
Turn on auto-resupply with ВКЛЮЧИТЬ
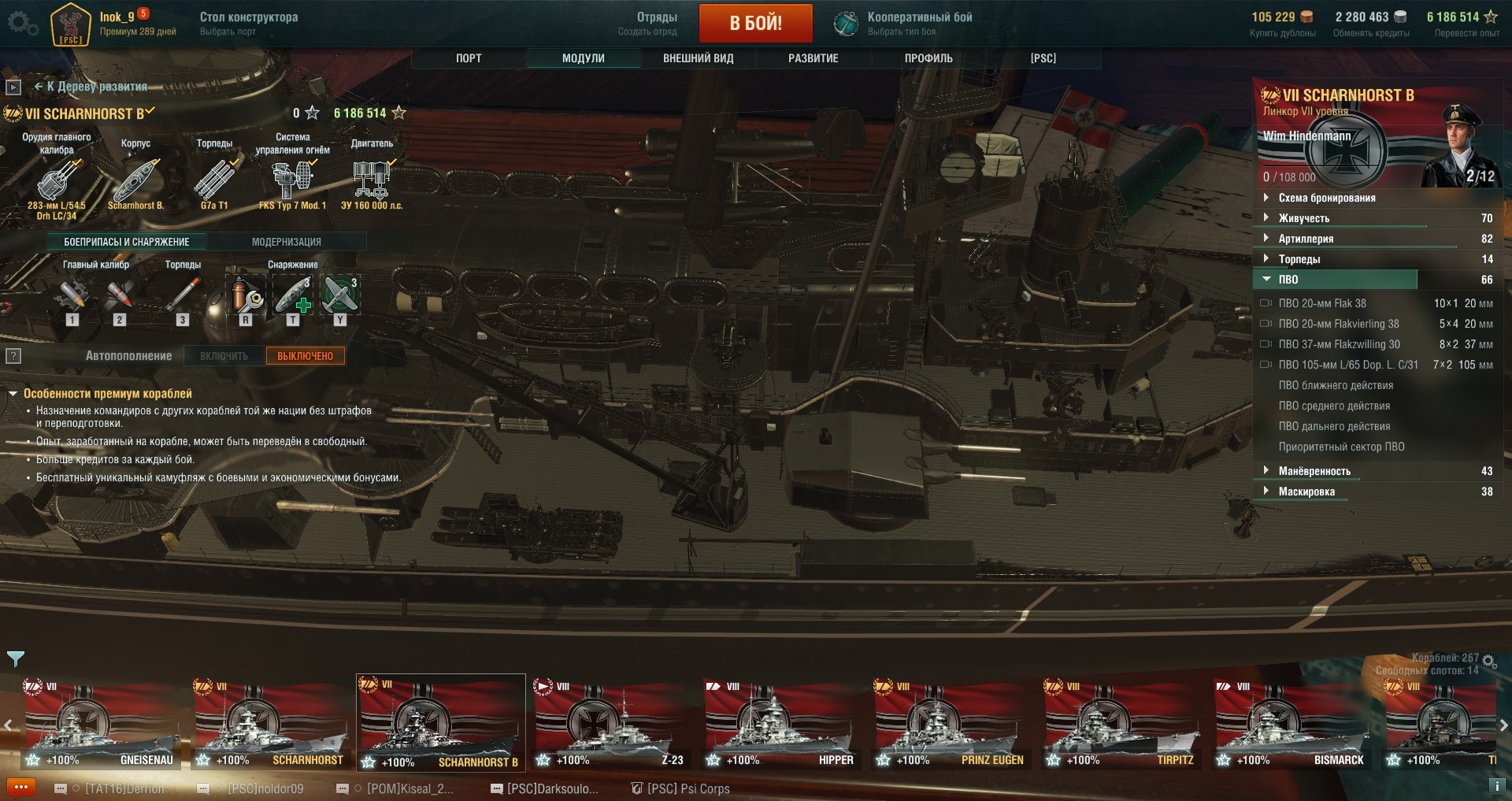click(224, 356)
